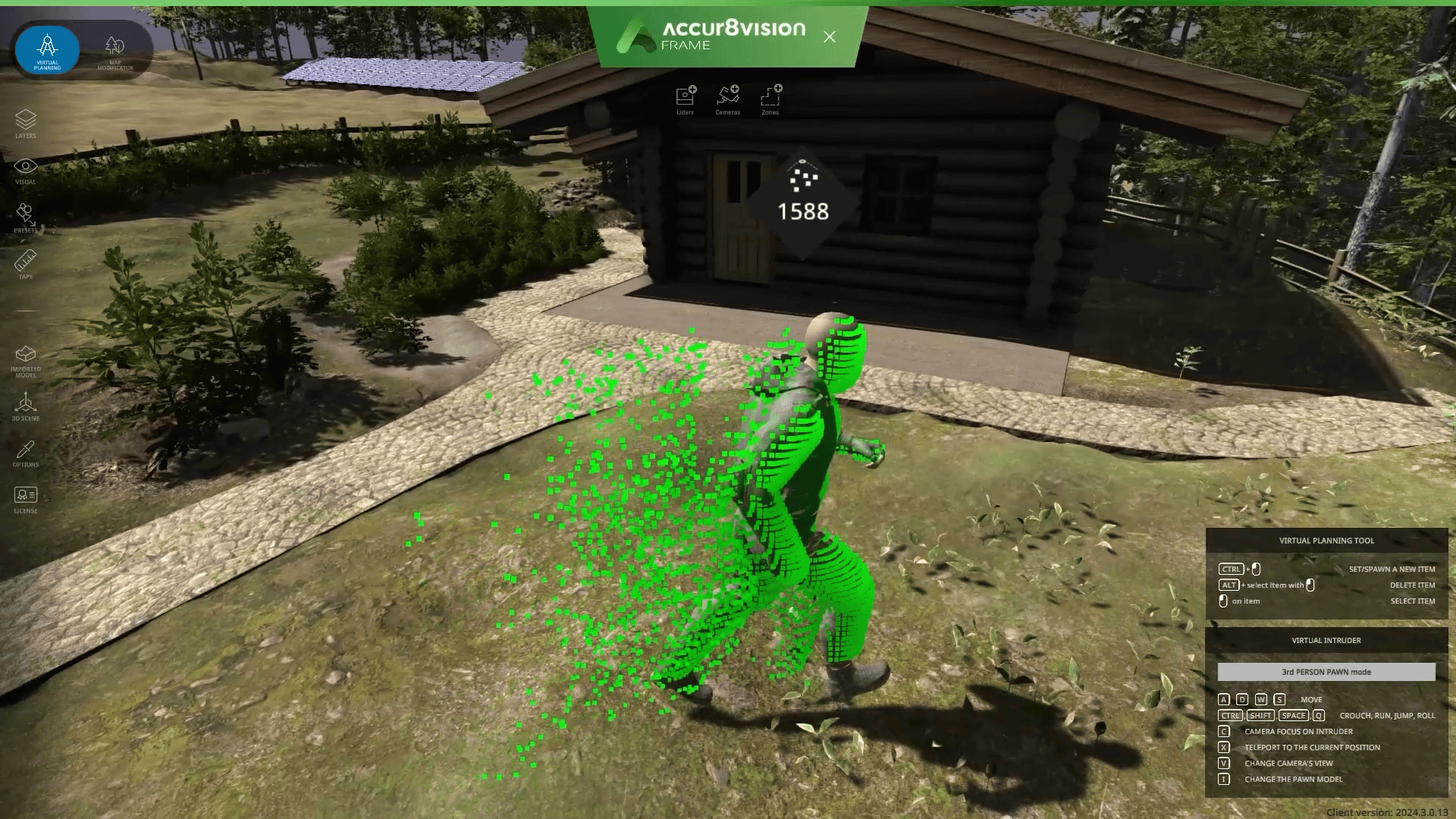Switch to Virtual Planning mode
Image resolution: width=1456 pixels, height=819 pixels.
(46, 50)
